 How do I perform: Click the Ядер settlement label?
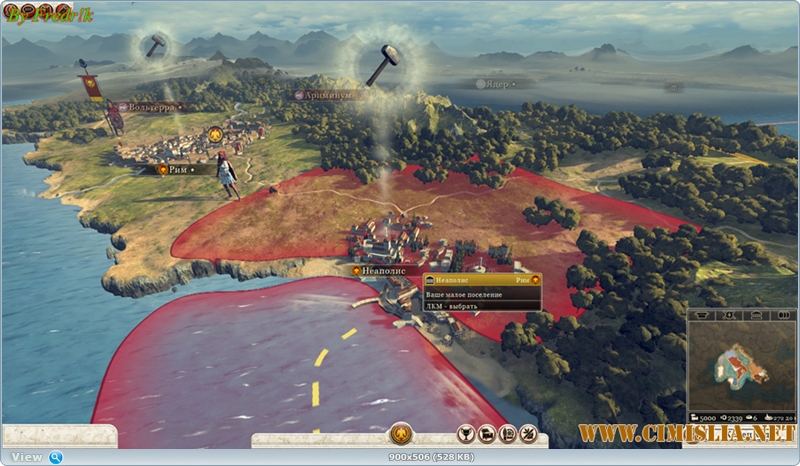pos(501,84)
